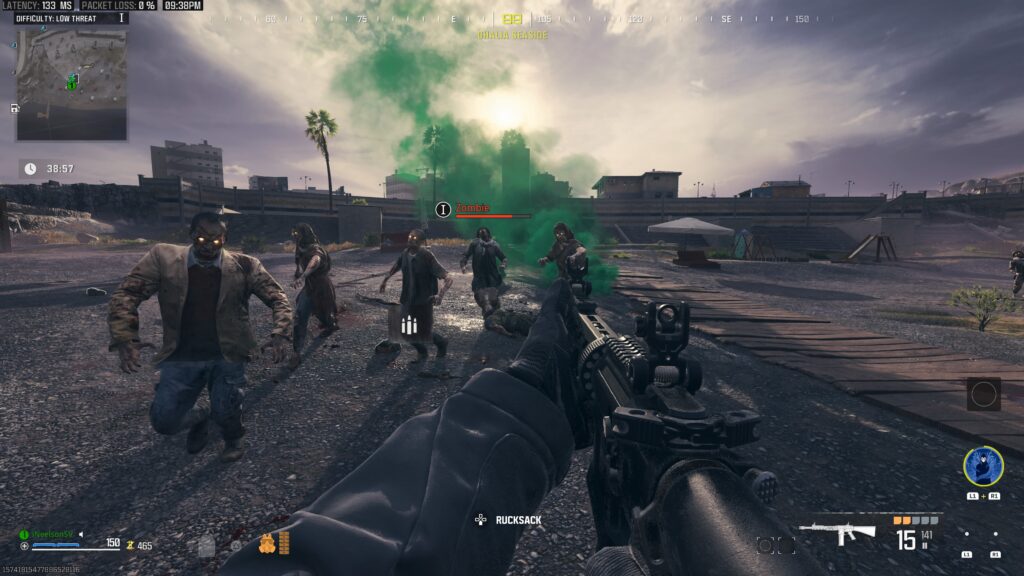Click the orange gas mask icon
The width and height of the screenshot is (1024, 576).
click(266, 543)
